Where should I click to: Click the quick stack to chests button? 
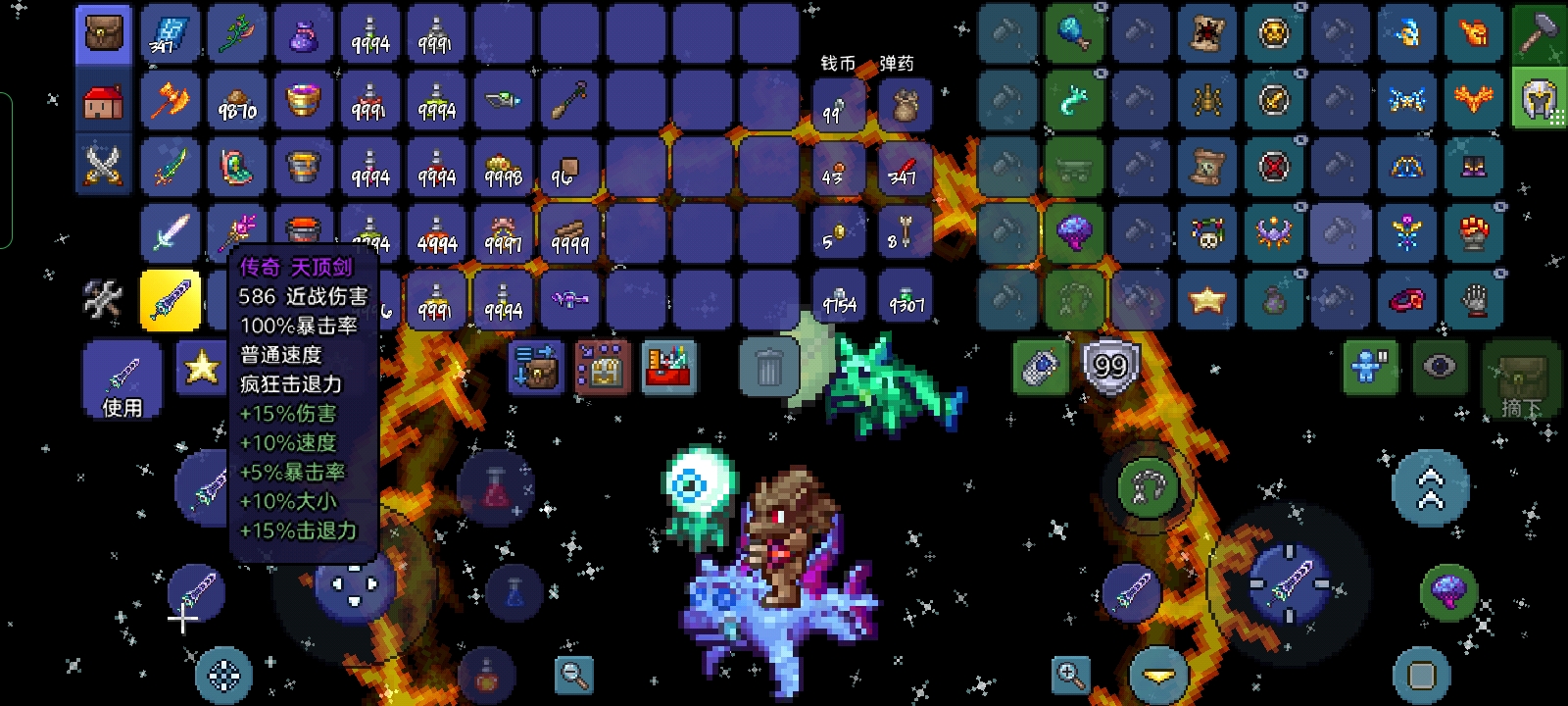tap(535, 368)
